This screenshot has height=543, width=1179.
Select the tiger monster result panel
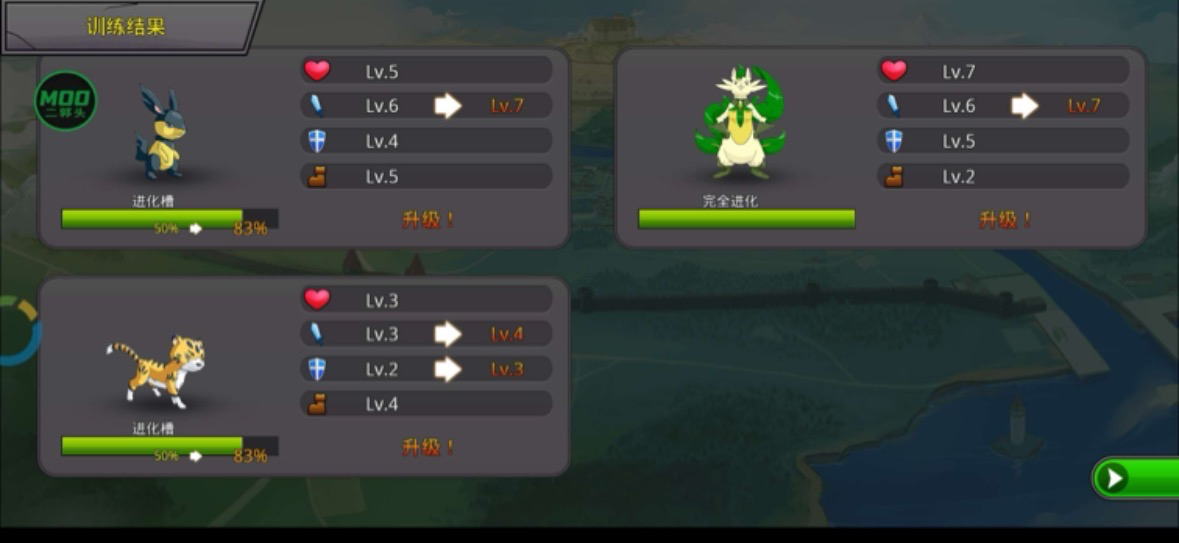coord(304,376)
